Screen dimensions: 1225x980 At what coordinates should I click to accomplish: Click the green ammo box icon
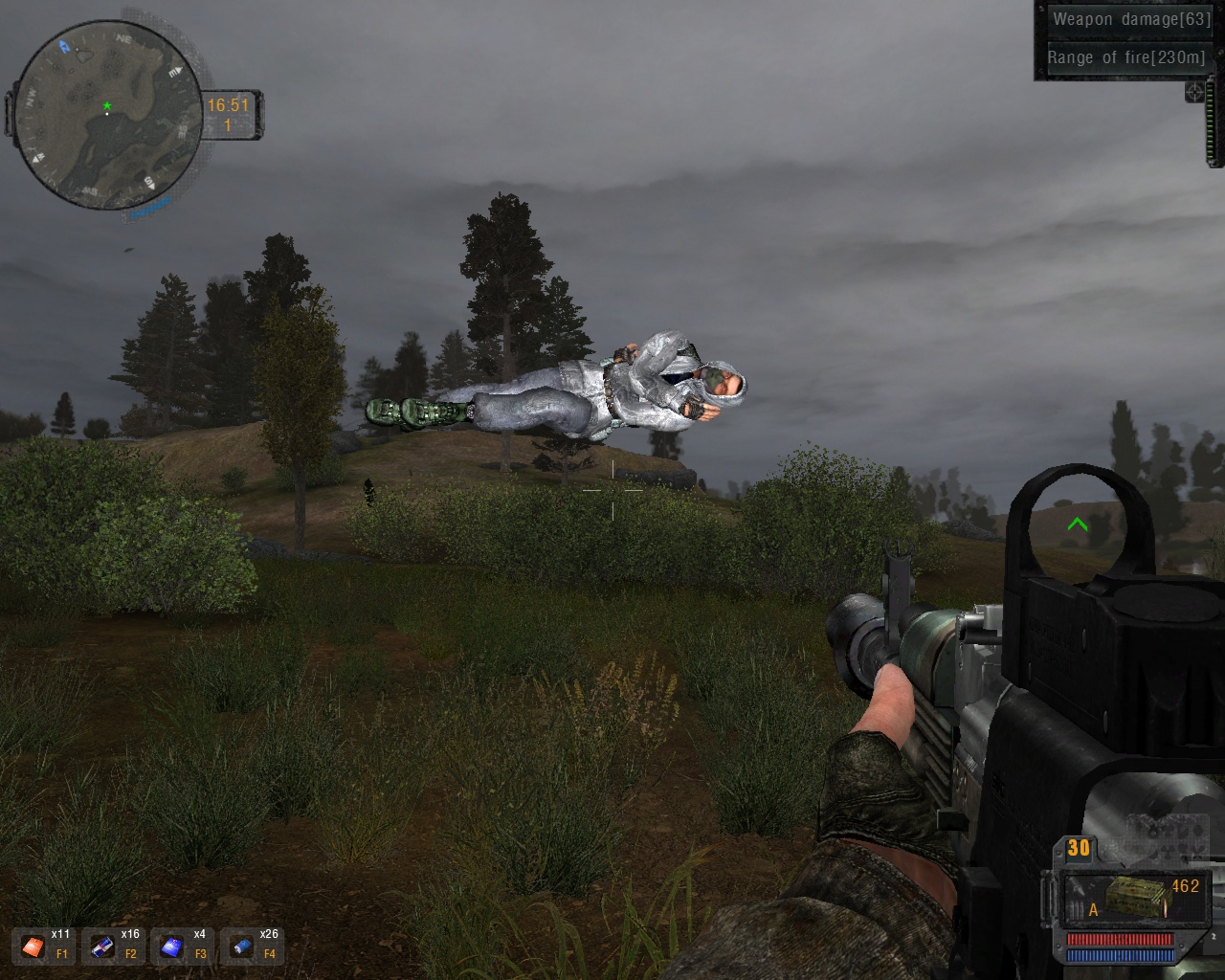click(1133, 897)
